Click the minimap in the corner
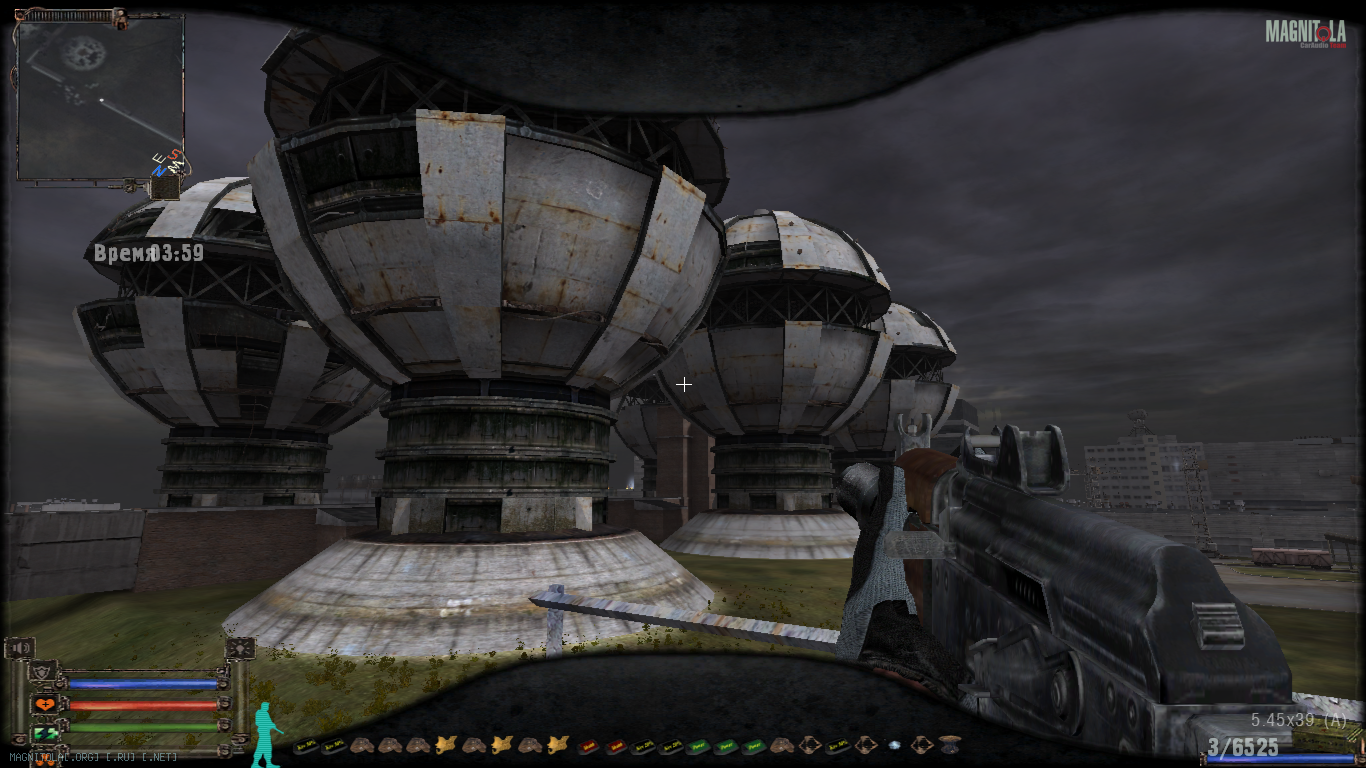The height and width of the screenshot is (768, 1366). (100, 97)
